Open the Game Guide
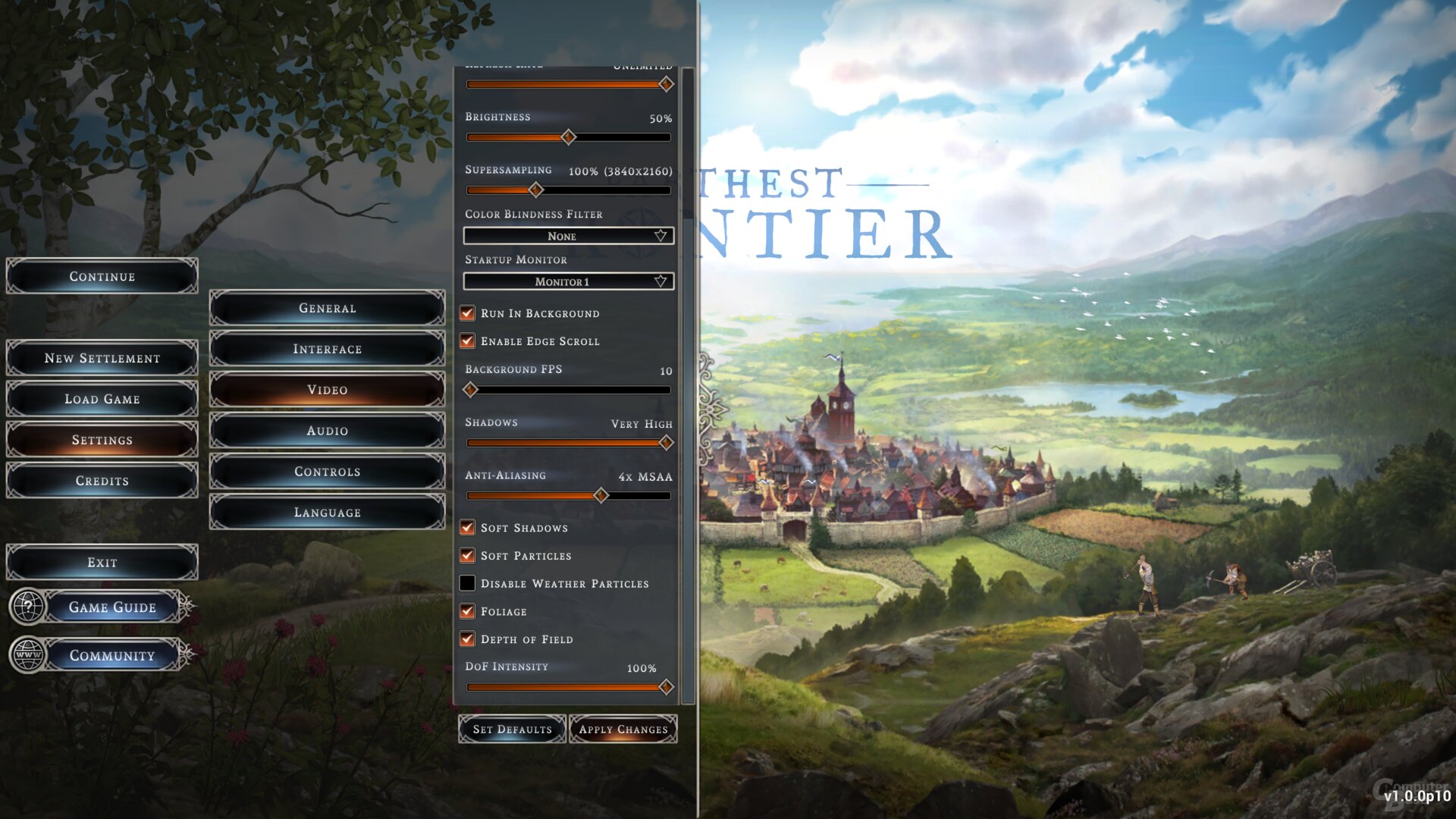Viewport: 1456px width, 819px height. 112,607
